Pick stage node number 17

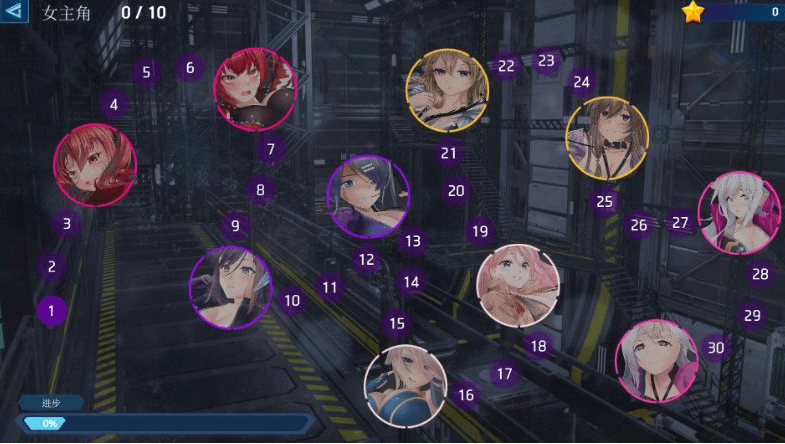coord(504,374)
